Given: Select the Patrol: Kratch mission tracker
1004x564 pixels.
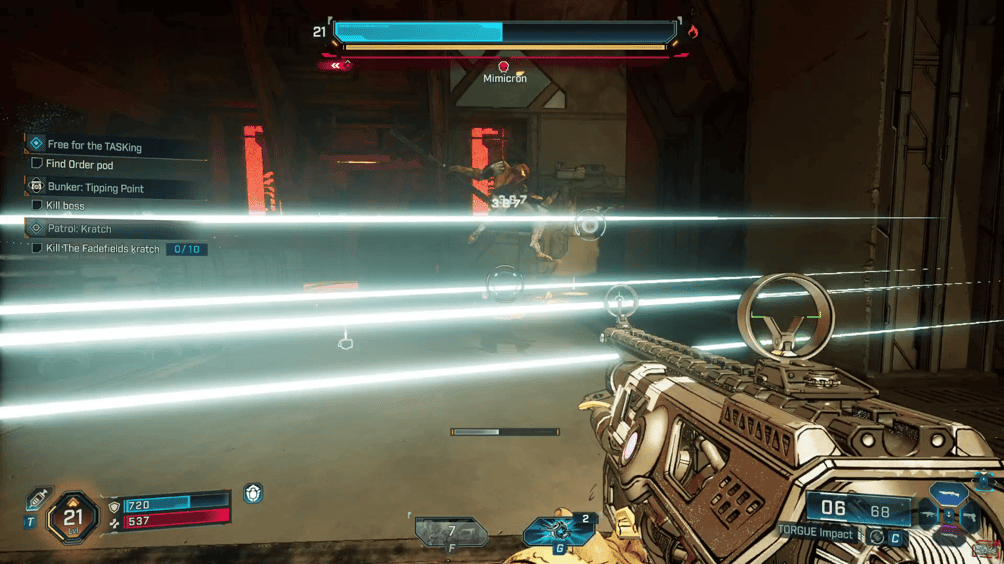Looking at the screenshot, I should pyautogui.click(x=79, y=229).
